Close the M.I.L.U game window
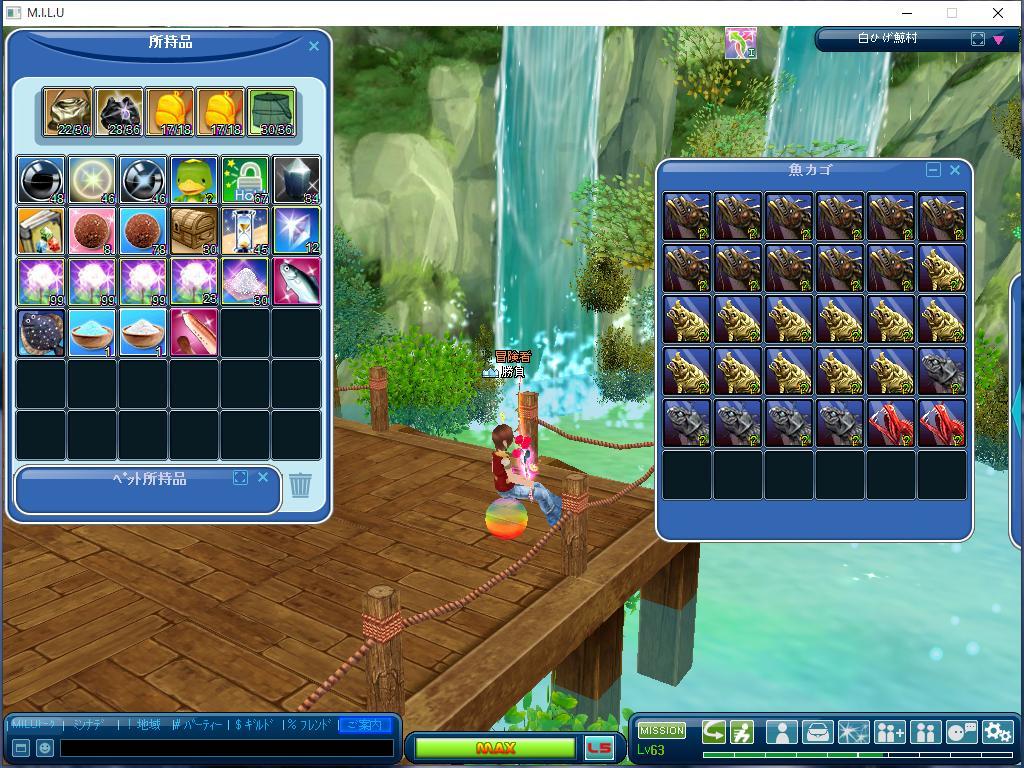 (997, 13)
